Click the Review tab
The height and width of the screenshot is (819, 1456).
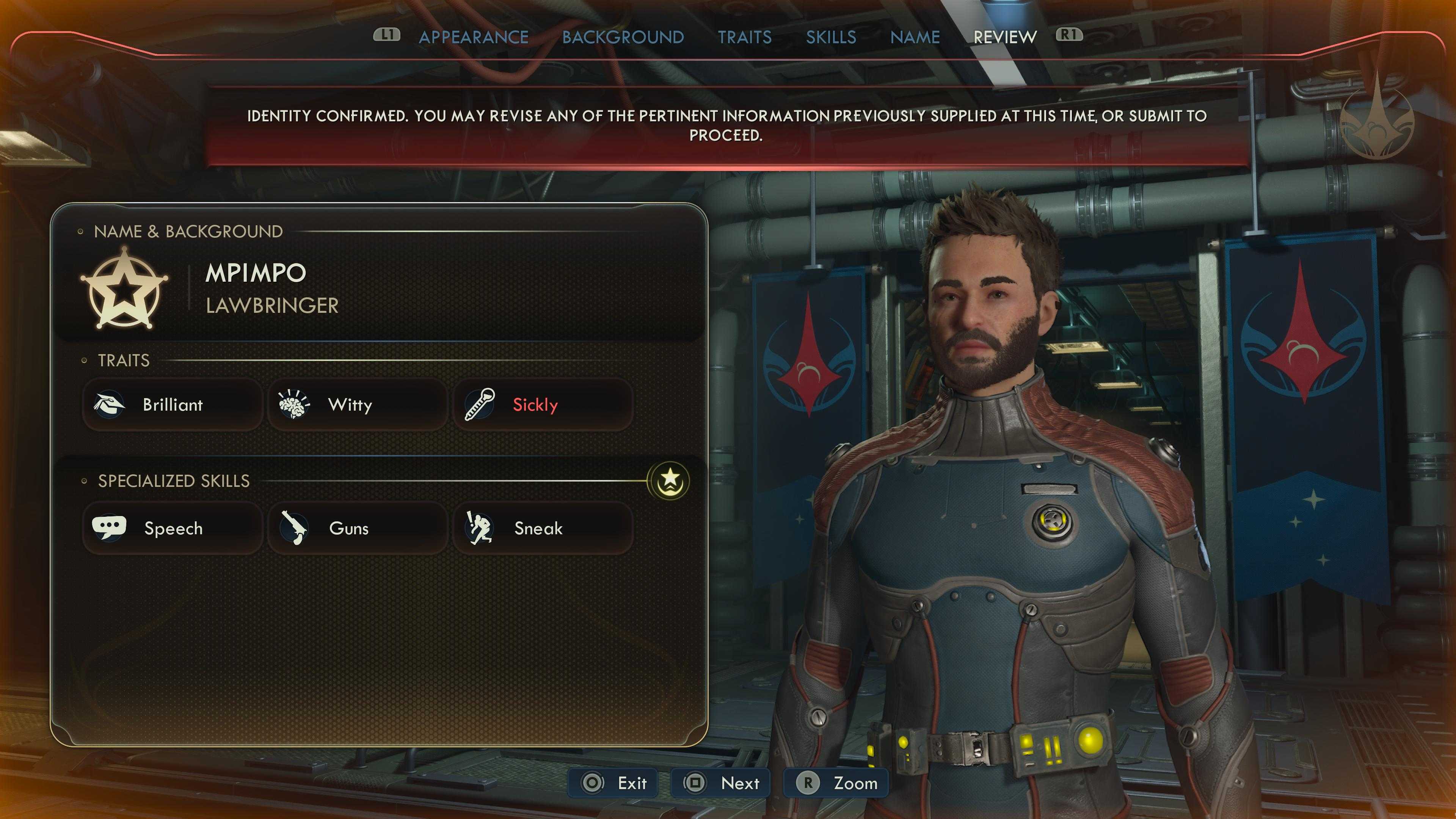pos(1005,37)
